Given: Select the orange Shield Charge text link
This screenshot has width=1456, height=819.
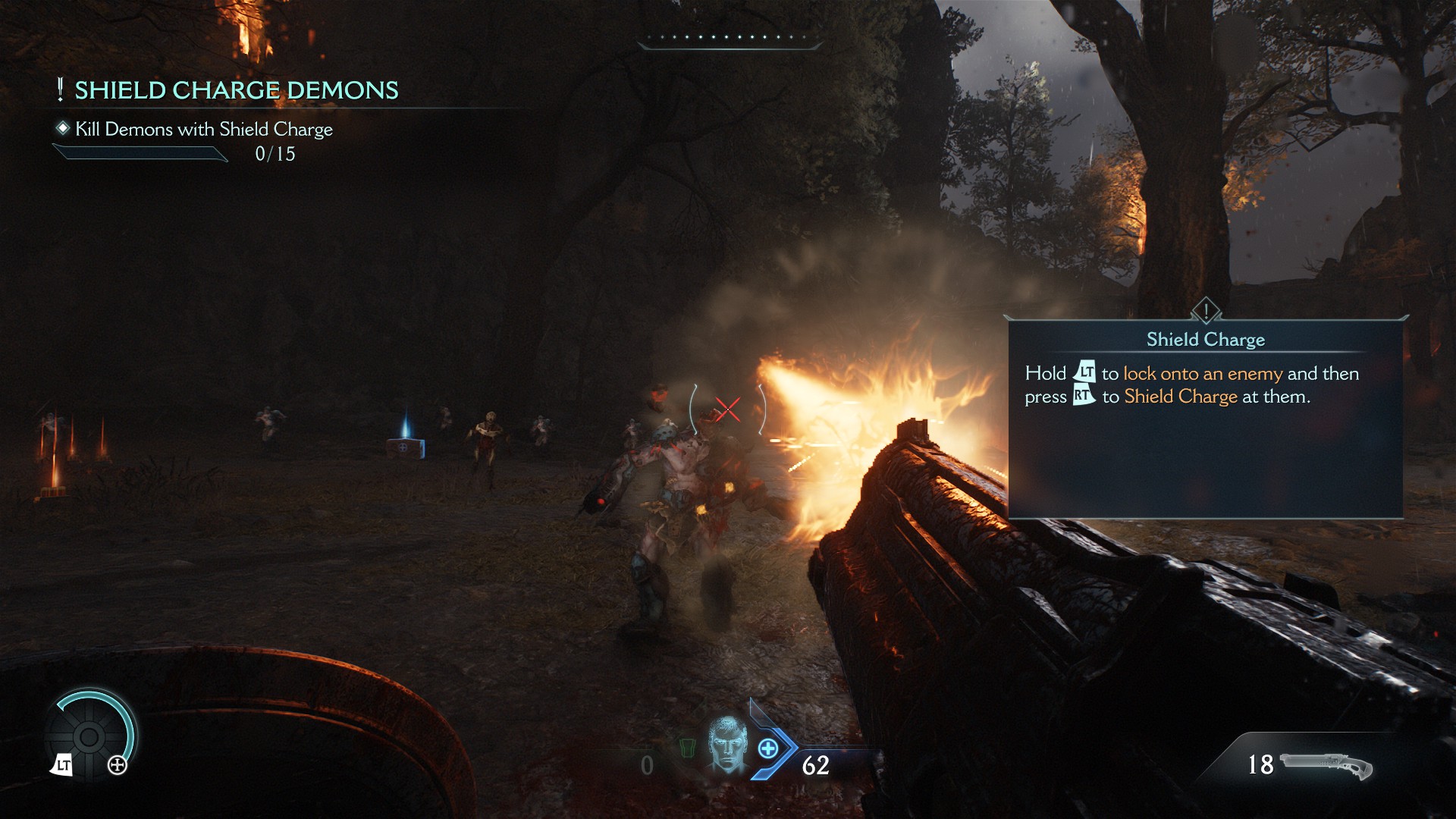Looking at the screenshot, I should click(1183, 395).
